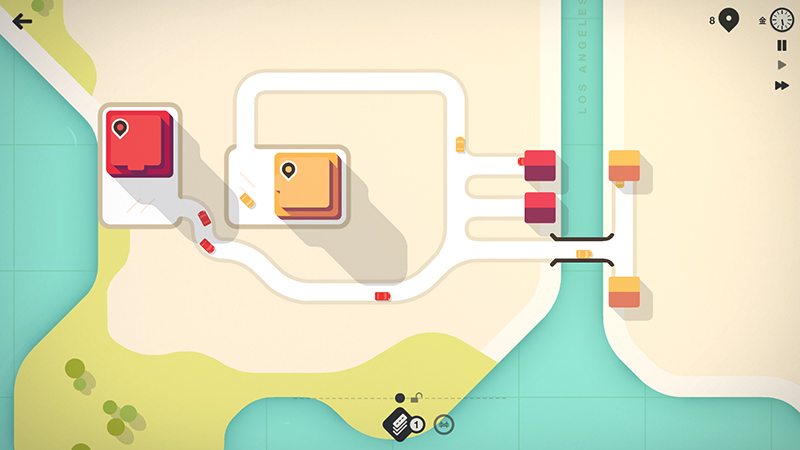The height and width of the screenshot is (450, 800).
Task: Activate fast-forward speed
Action: (782, 86)
